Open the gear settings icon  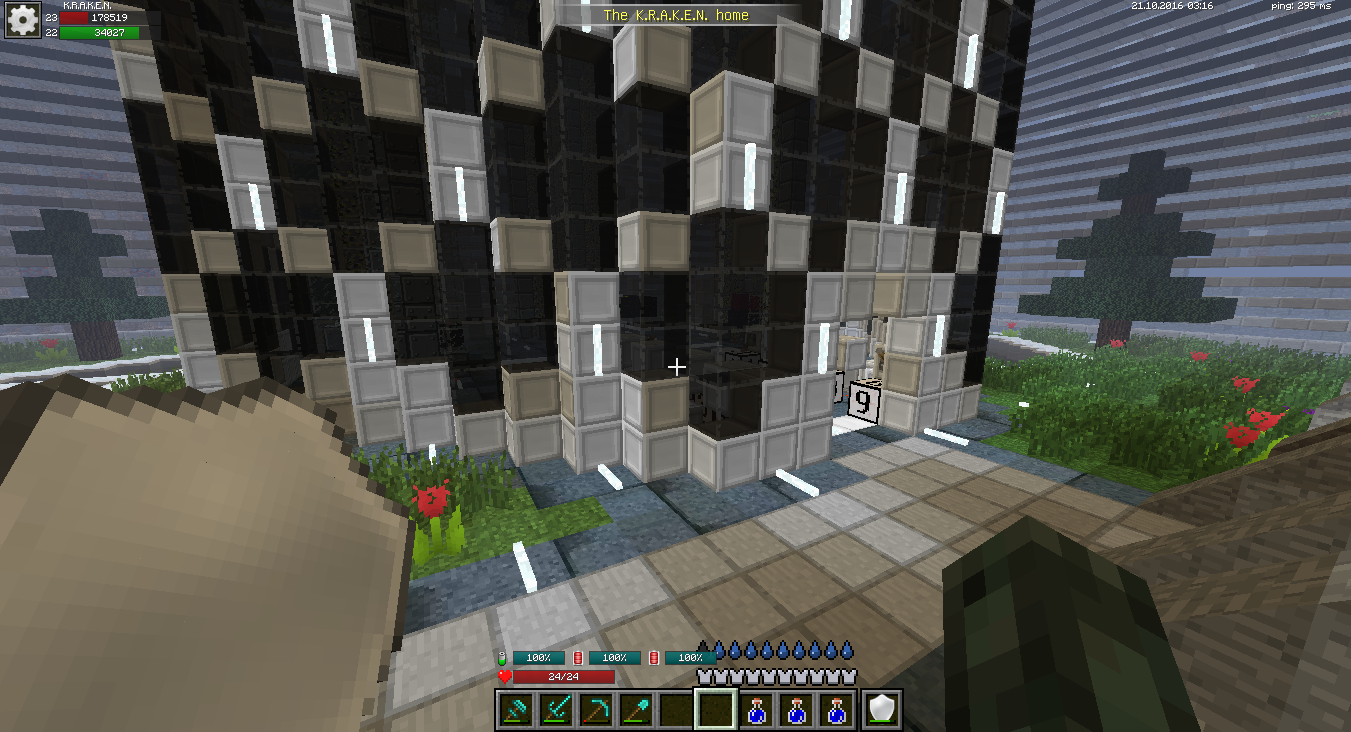pyautogui.click(x=22, y=20)
